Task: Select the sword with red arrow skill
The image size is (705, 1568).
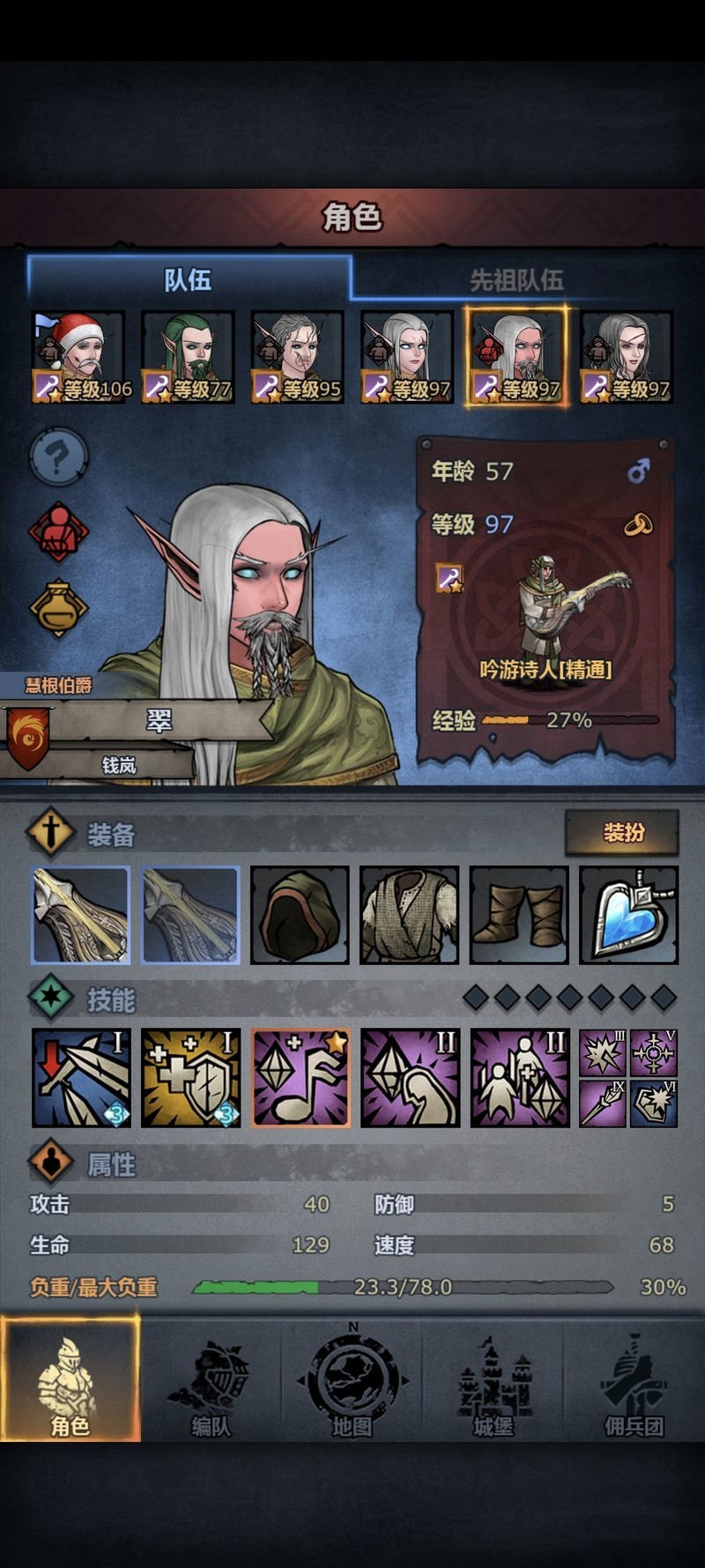Action: click(81, 1077)
